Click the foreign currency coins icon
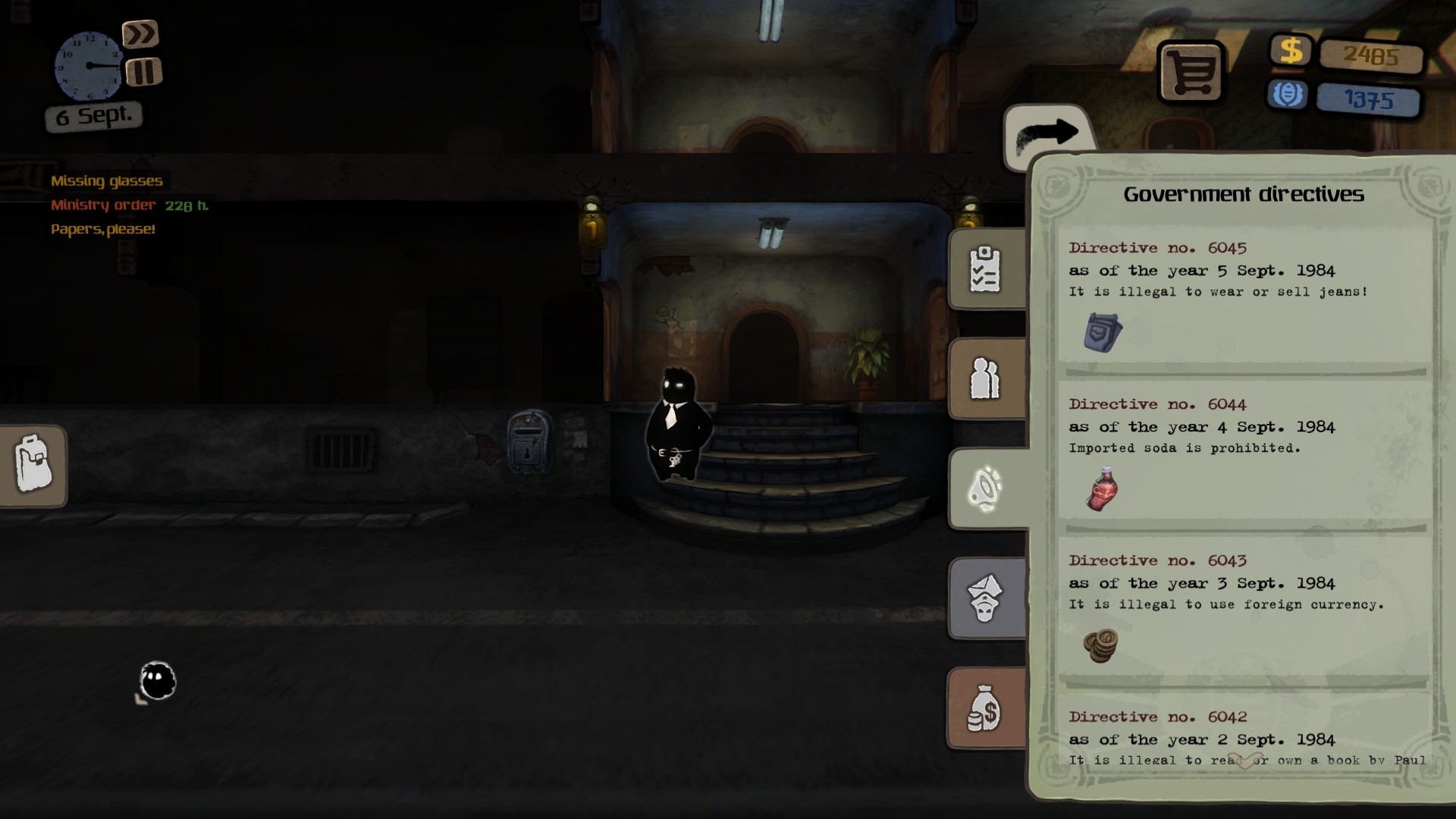Screen dimensions: 1456x819 click(x=1100, y=645)
